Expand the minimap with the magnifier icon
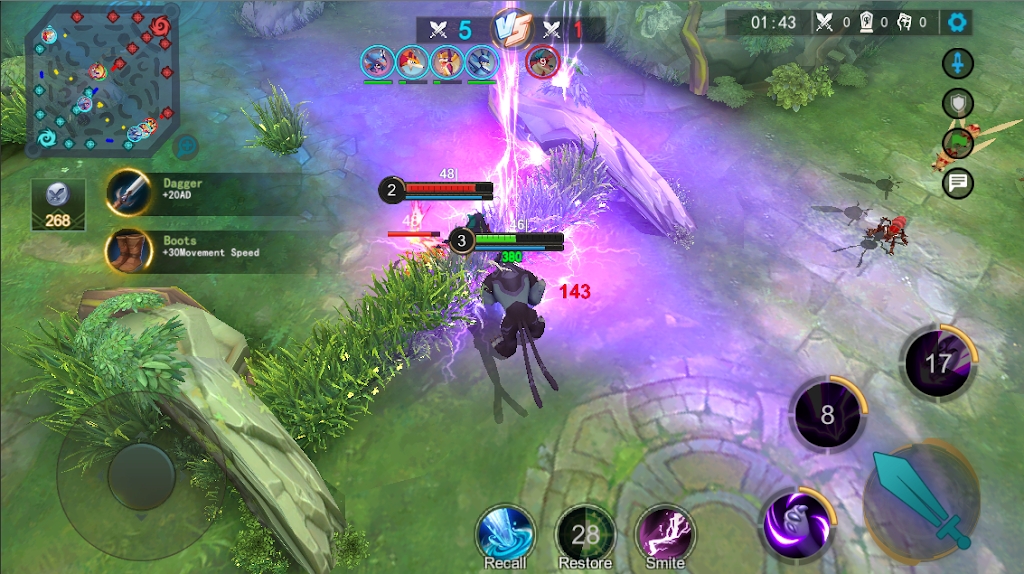The image size is (1024, 574). tap(184, 147)
